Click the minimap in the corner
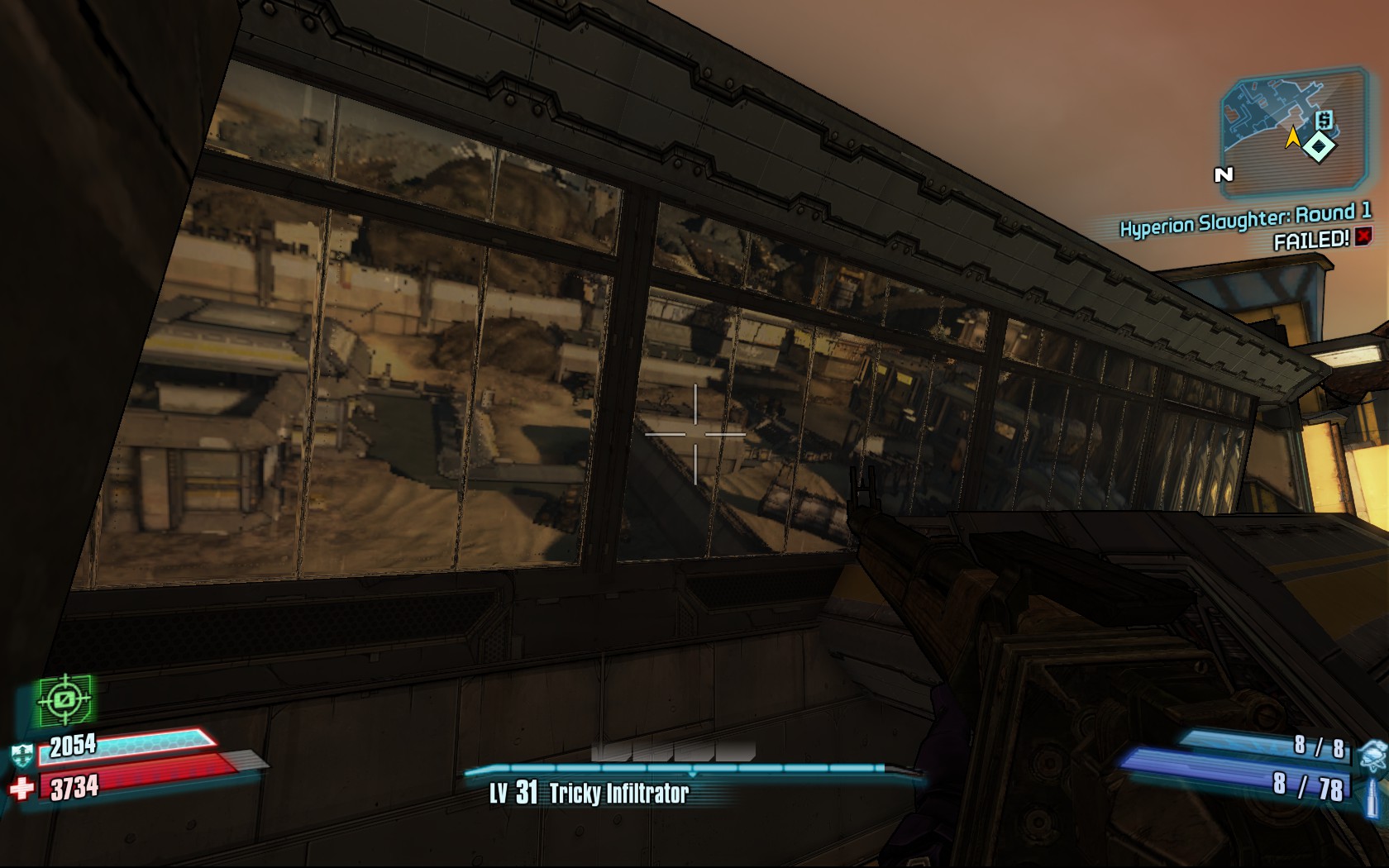The height and width of the screenshot is (868, 1389). tap(1291, 132)
